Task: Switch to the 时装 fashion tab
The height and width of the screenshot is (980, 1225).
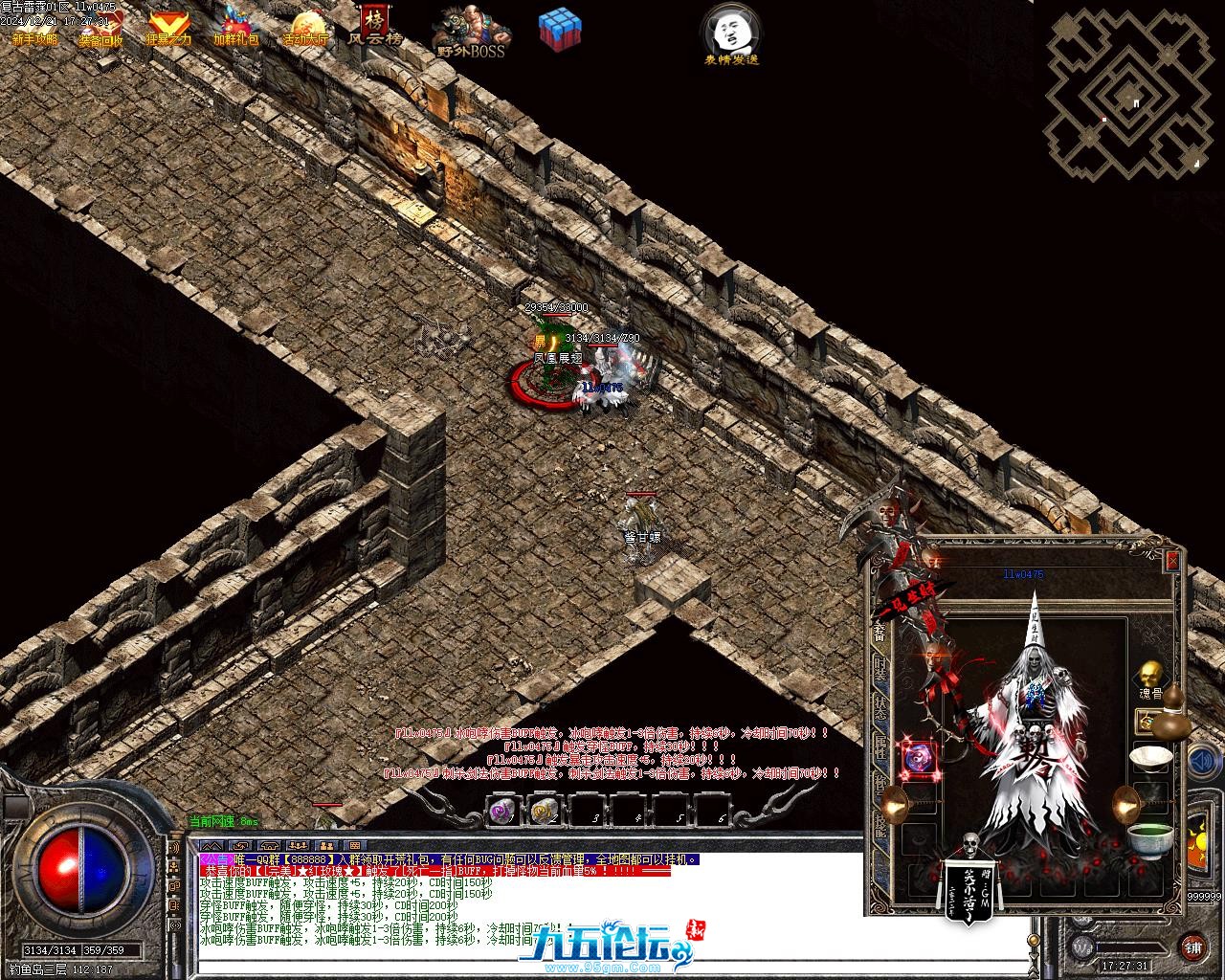Action: 880,670
